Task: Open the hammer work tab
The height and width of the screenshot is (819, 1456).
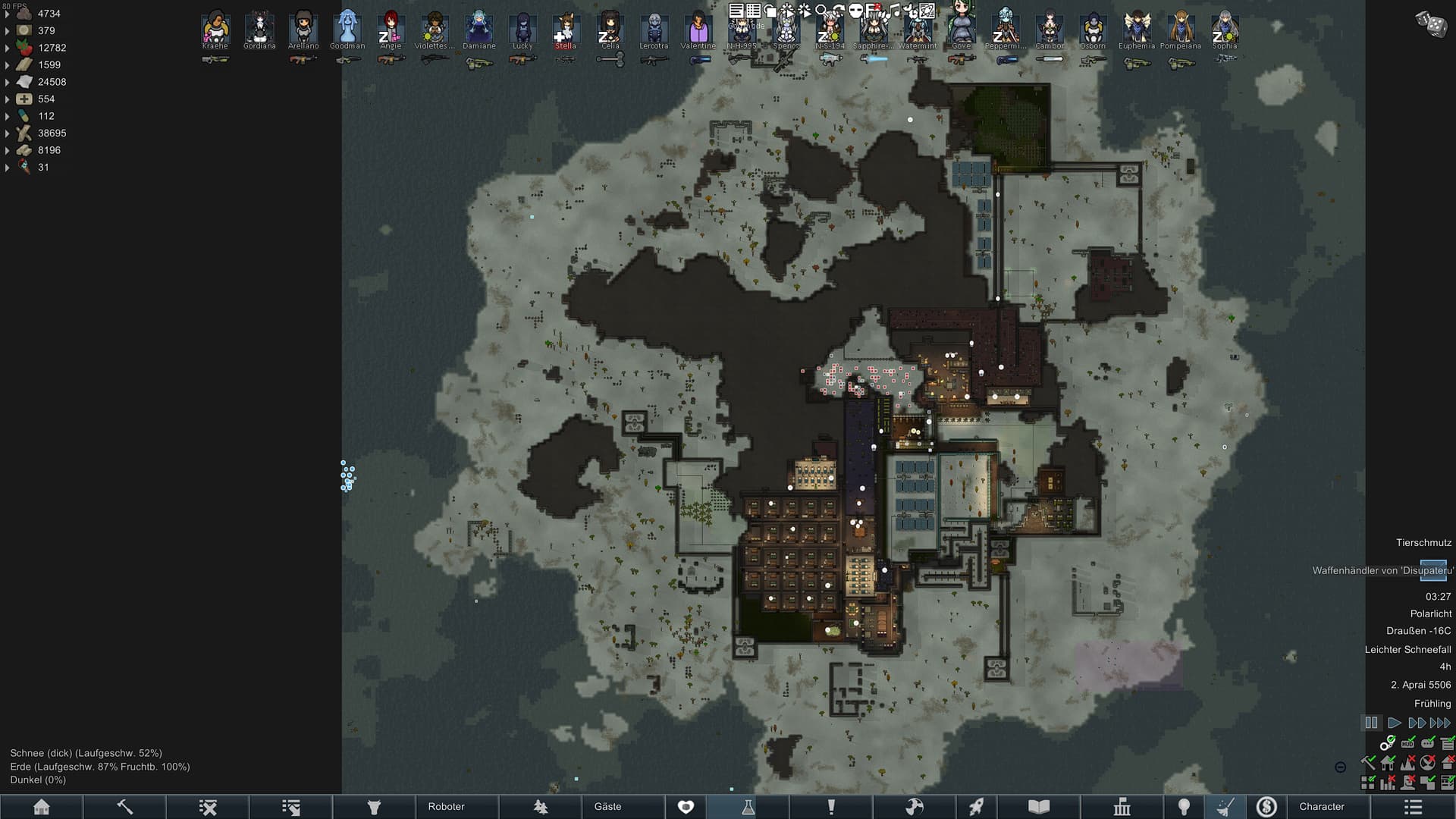Action: click(x=124, y=807)
